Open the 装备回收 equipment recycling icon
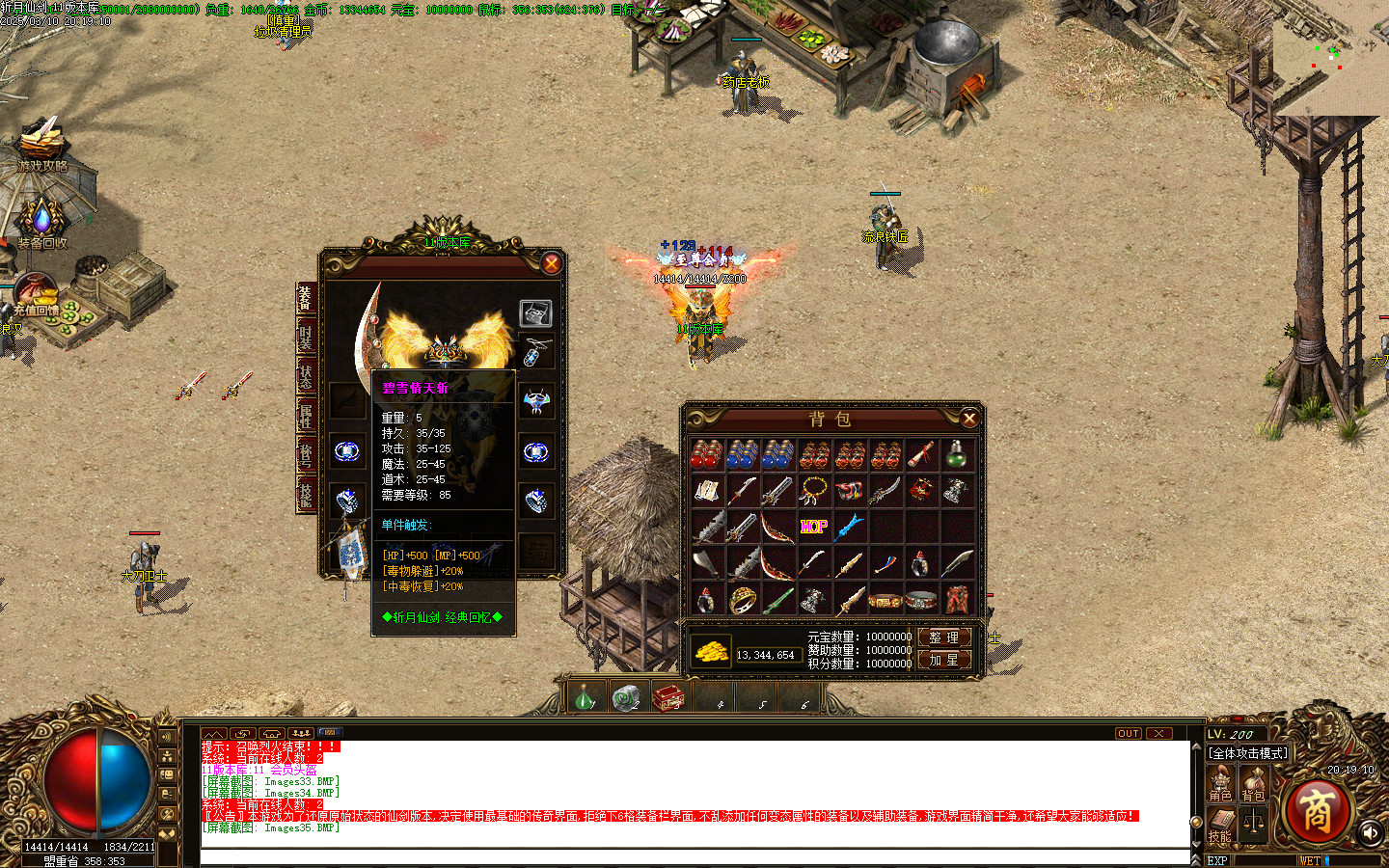This screenshot has width=1389, height=868. click(x=42, y=224)
